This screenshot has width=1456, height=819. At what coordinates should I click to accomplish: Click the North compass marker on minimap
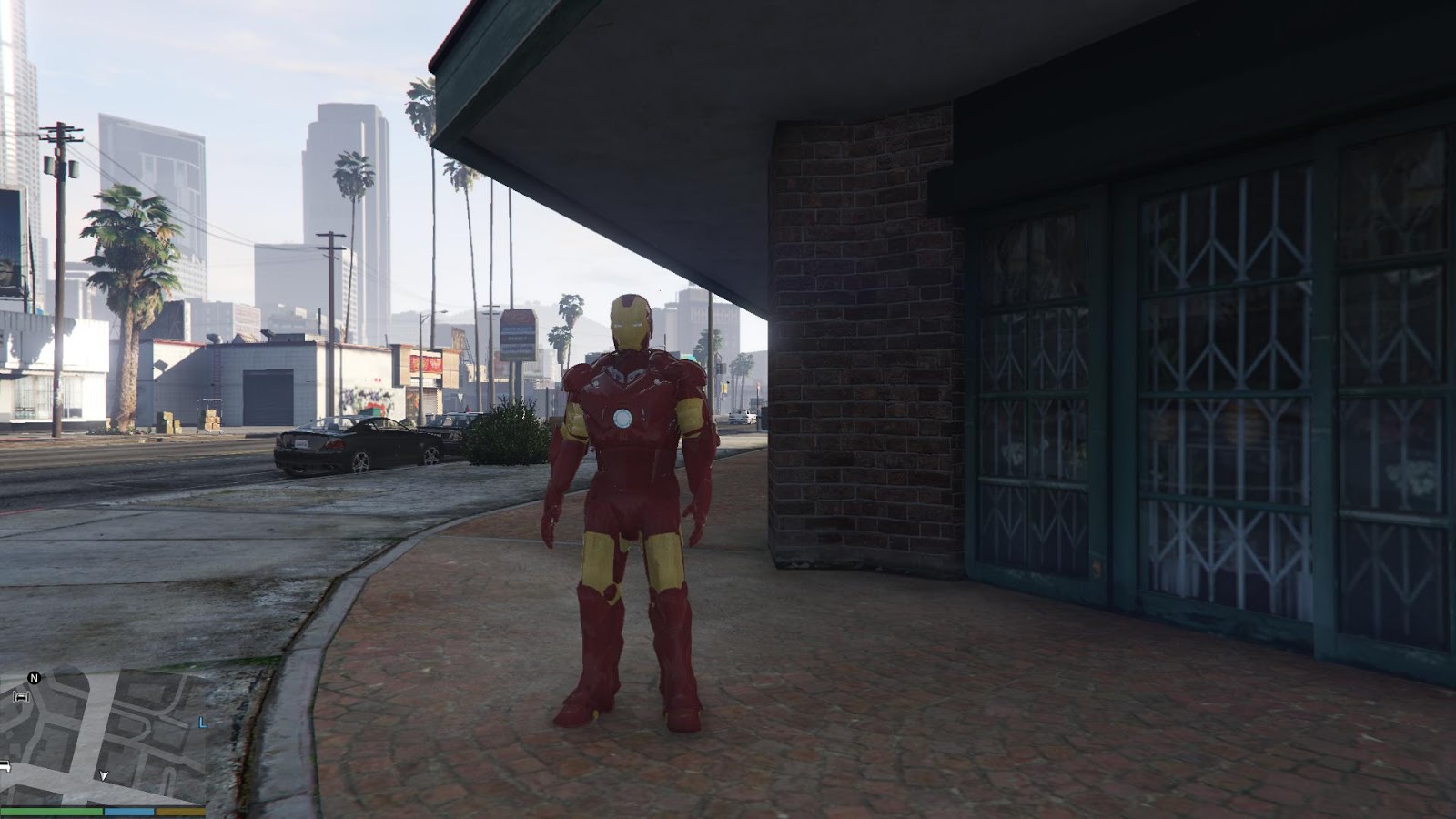click(x=34, y=678)
